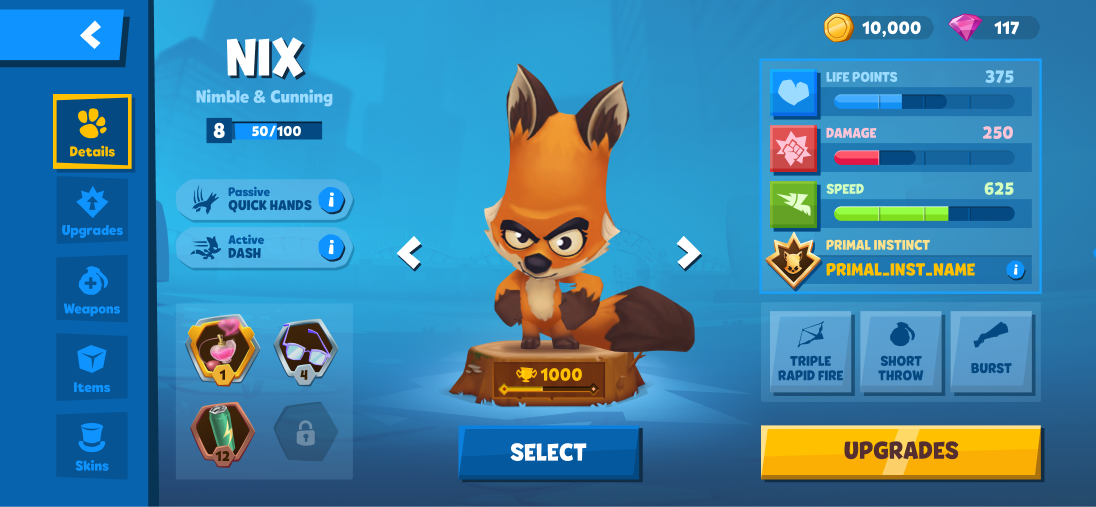Switch to the Skins tab
The width and height of the screenshot is (1096, 507).
pos(92,446)
